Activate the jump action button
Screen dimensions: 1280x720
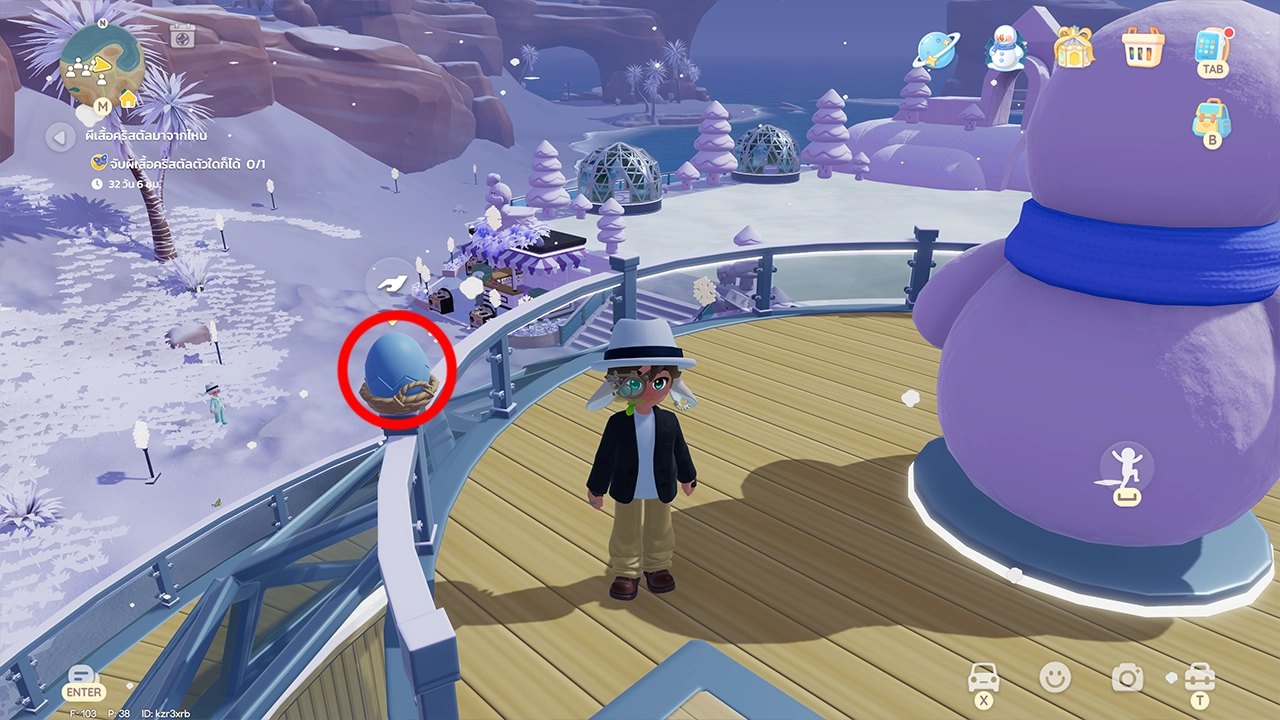coord(1126,471)
